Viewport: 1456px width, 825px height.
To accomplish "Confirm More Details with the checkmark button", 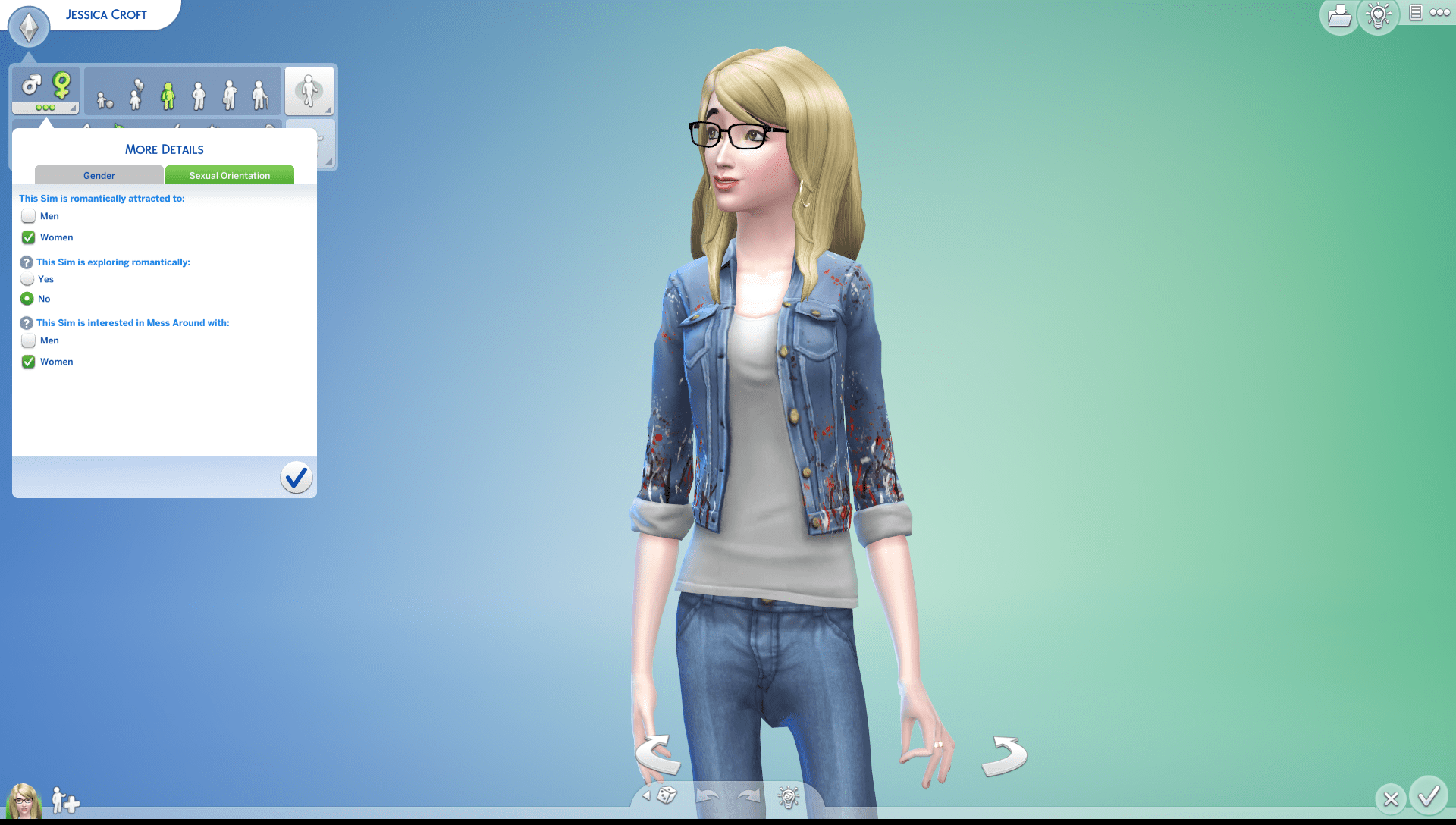I will (x=296, y=478).
